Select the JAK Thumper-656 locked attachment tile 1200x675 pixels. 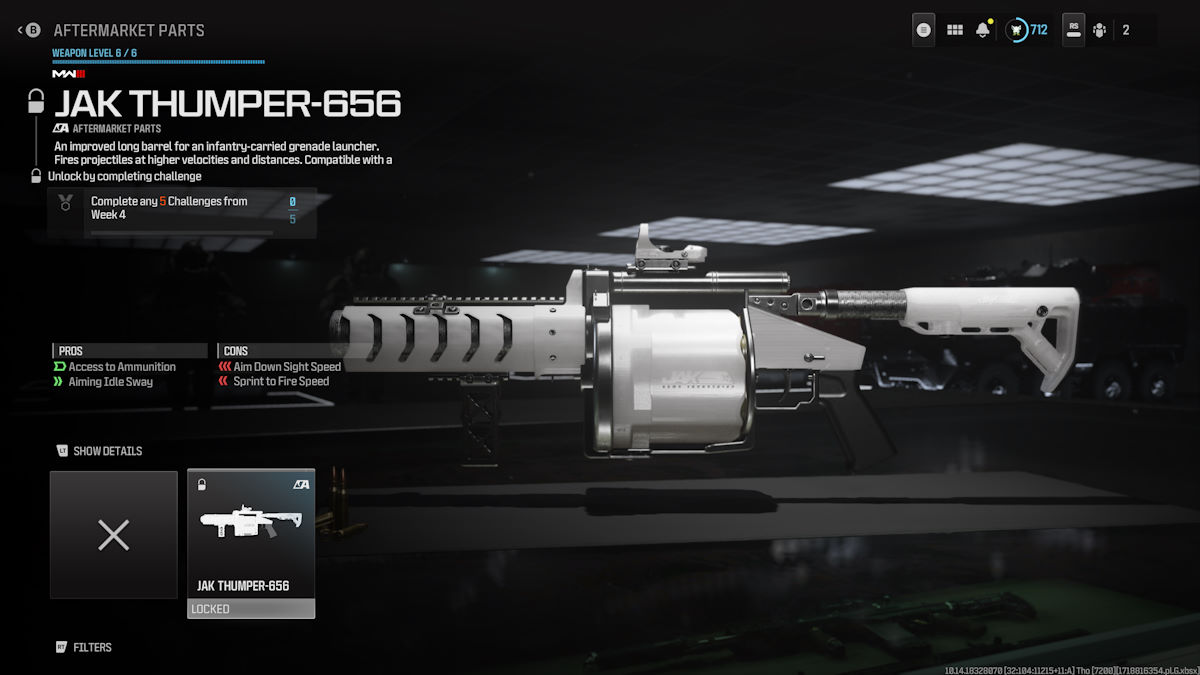click(x=251, y=543)
